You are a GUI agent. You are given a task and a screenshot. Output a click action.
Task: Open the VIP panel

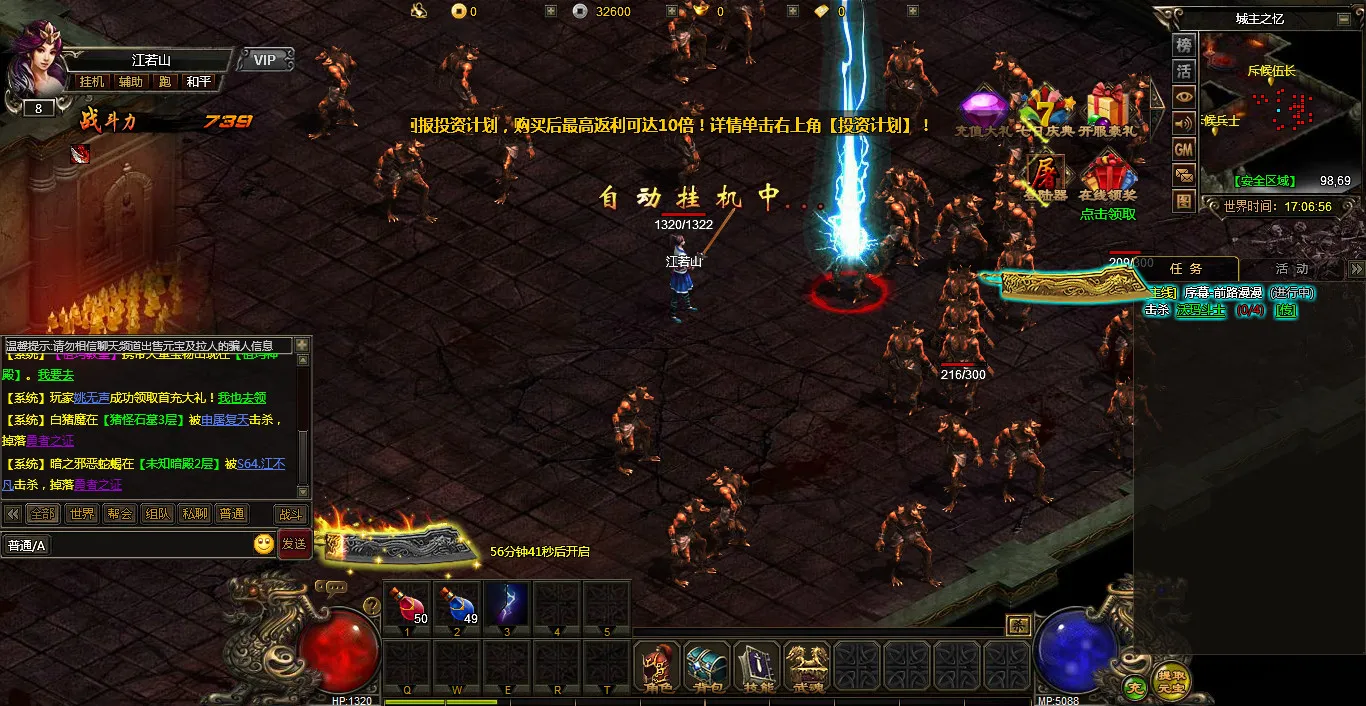pyautogui.click(x=265, y=60)
